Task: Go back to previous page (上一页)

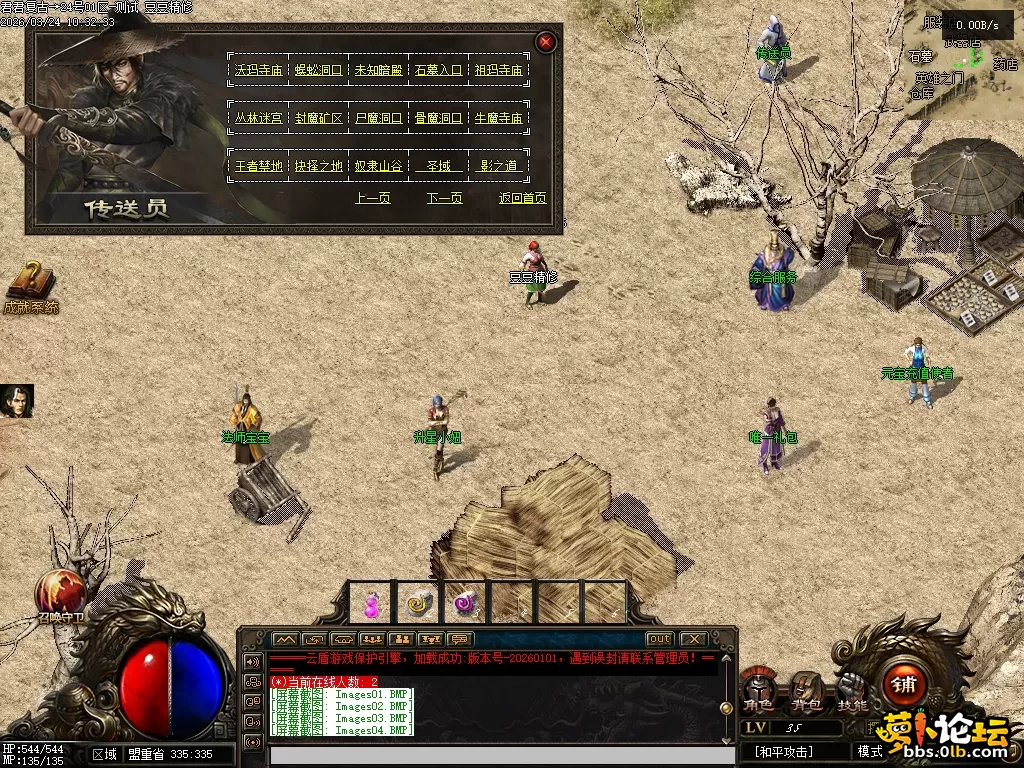Action: 373,198
